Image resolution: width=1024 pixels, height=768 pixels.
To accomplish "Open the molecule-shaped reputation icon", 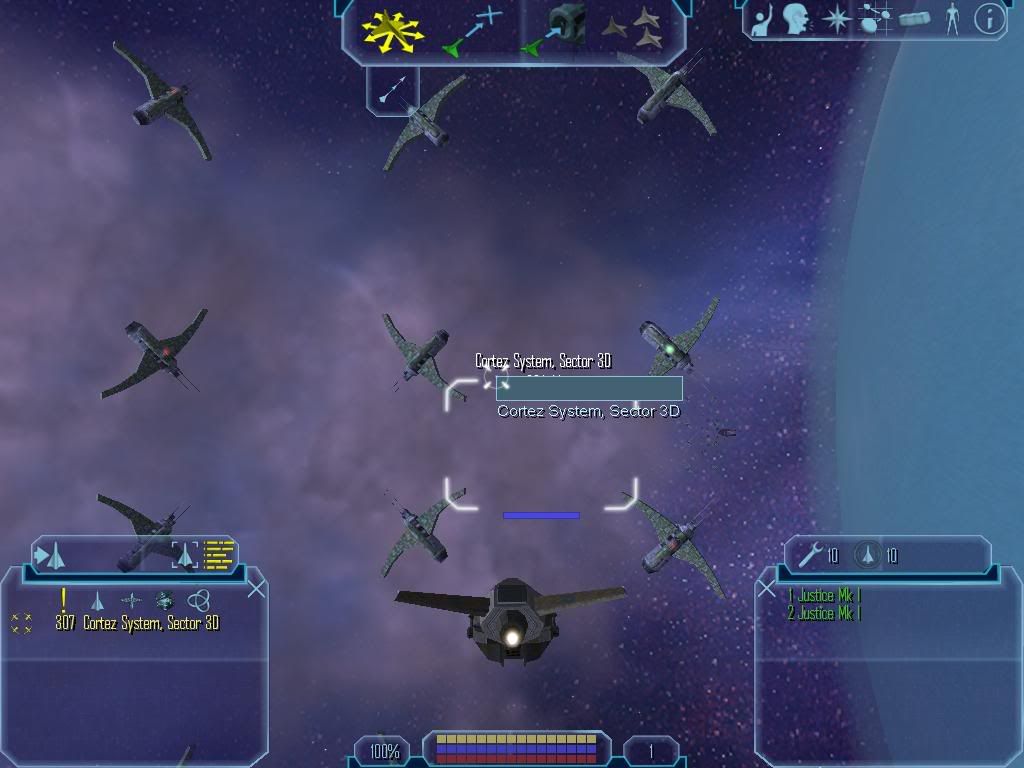I will [875, 19].
